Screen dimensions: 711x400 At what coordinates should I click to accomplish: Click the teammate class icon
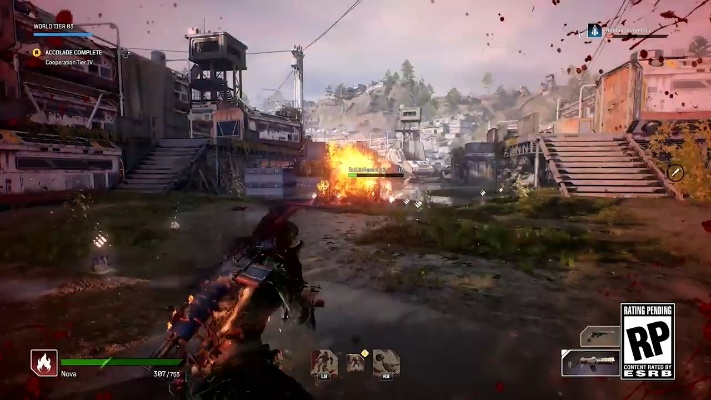[x=594, y=30]
